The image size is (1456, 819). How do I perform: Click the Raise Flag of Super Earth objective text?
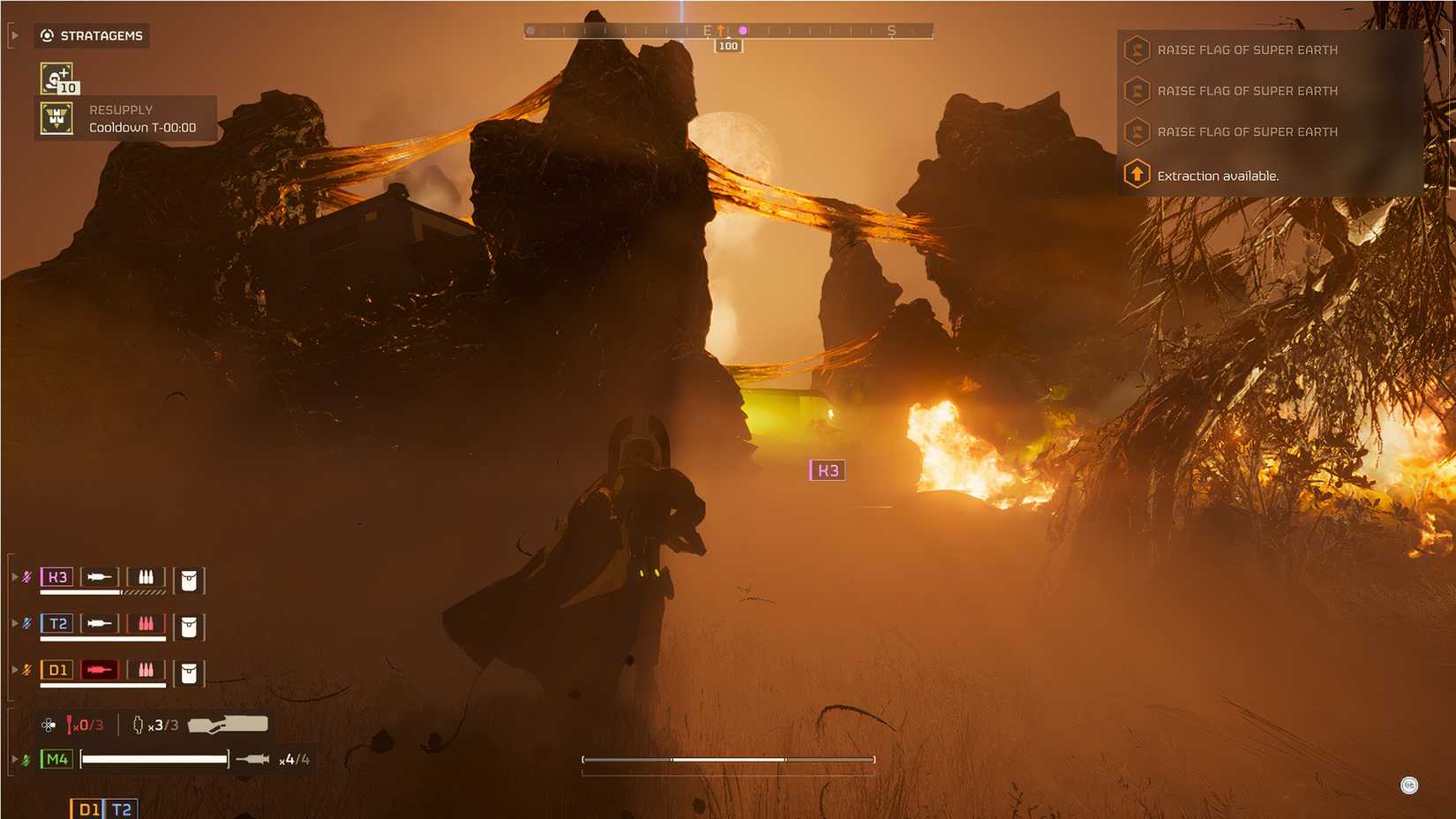click(1249, 49)
